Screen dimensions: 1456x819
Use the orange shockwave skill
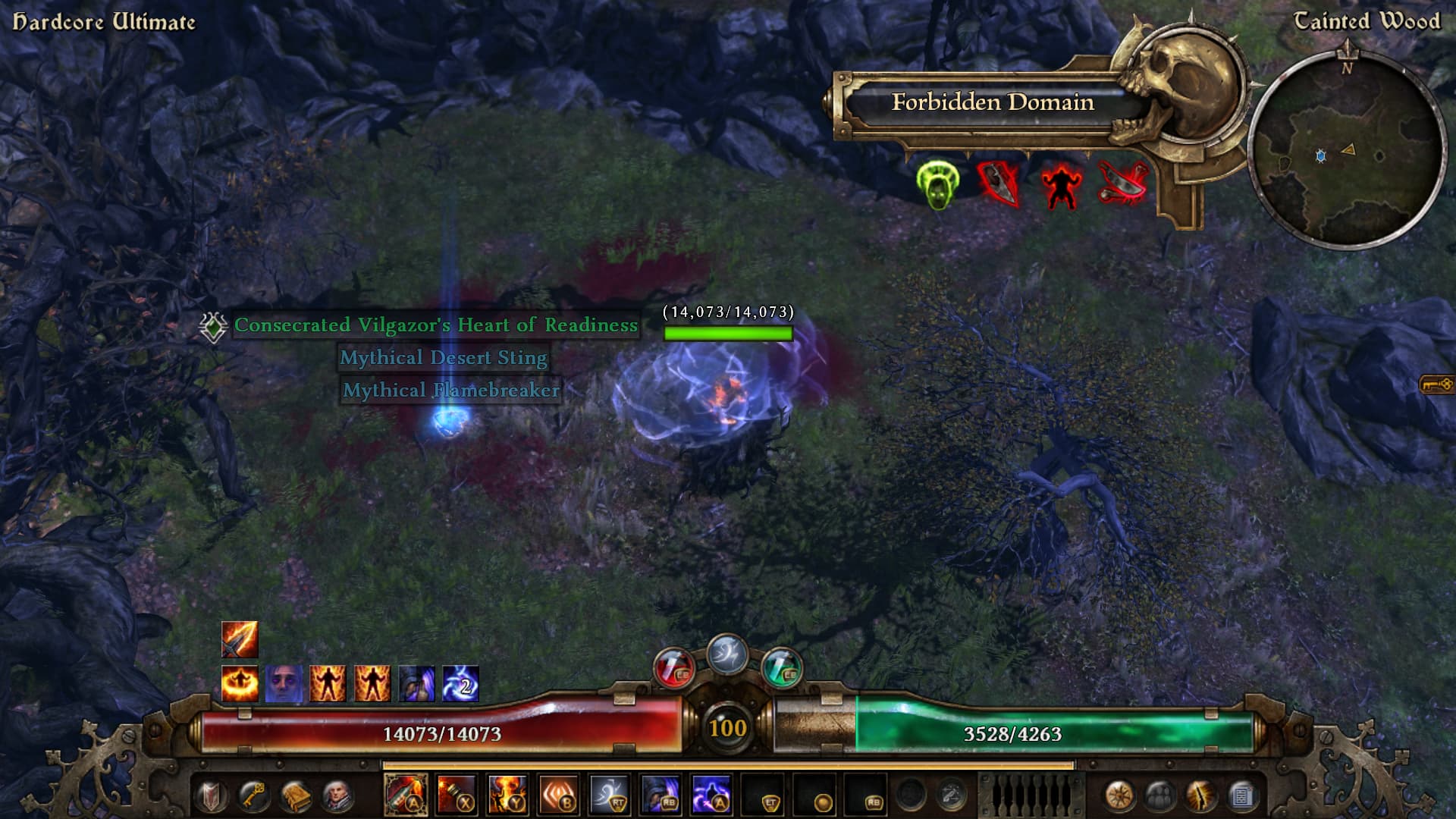[558, 795]
